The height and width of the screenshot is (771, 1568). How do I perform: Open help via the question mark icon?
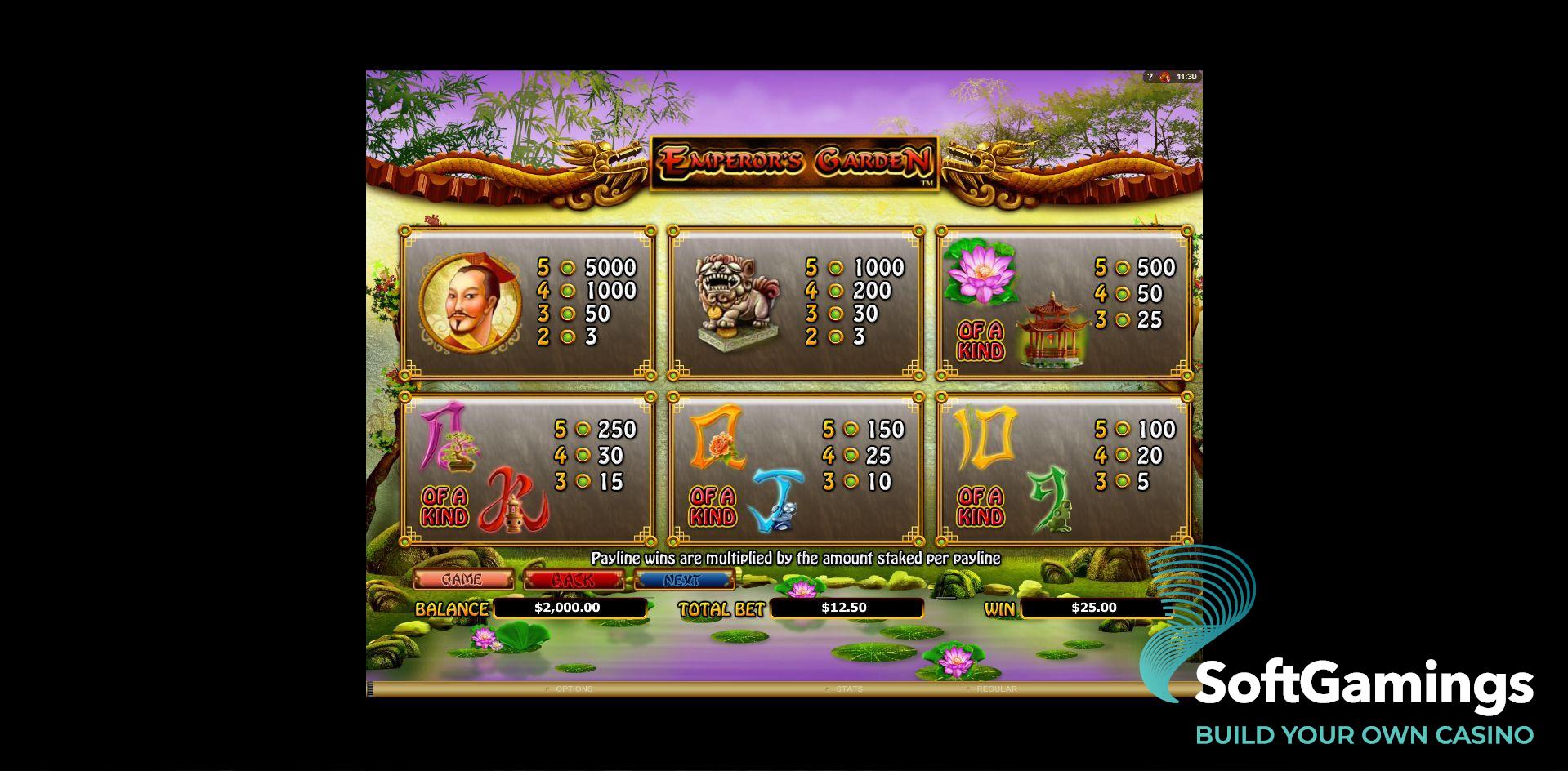(1150, 75)
